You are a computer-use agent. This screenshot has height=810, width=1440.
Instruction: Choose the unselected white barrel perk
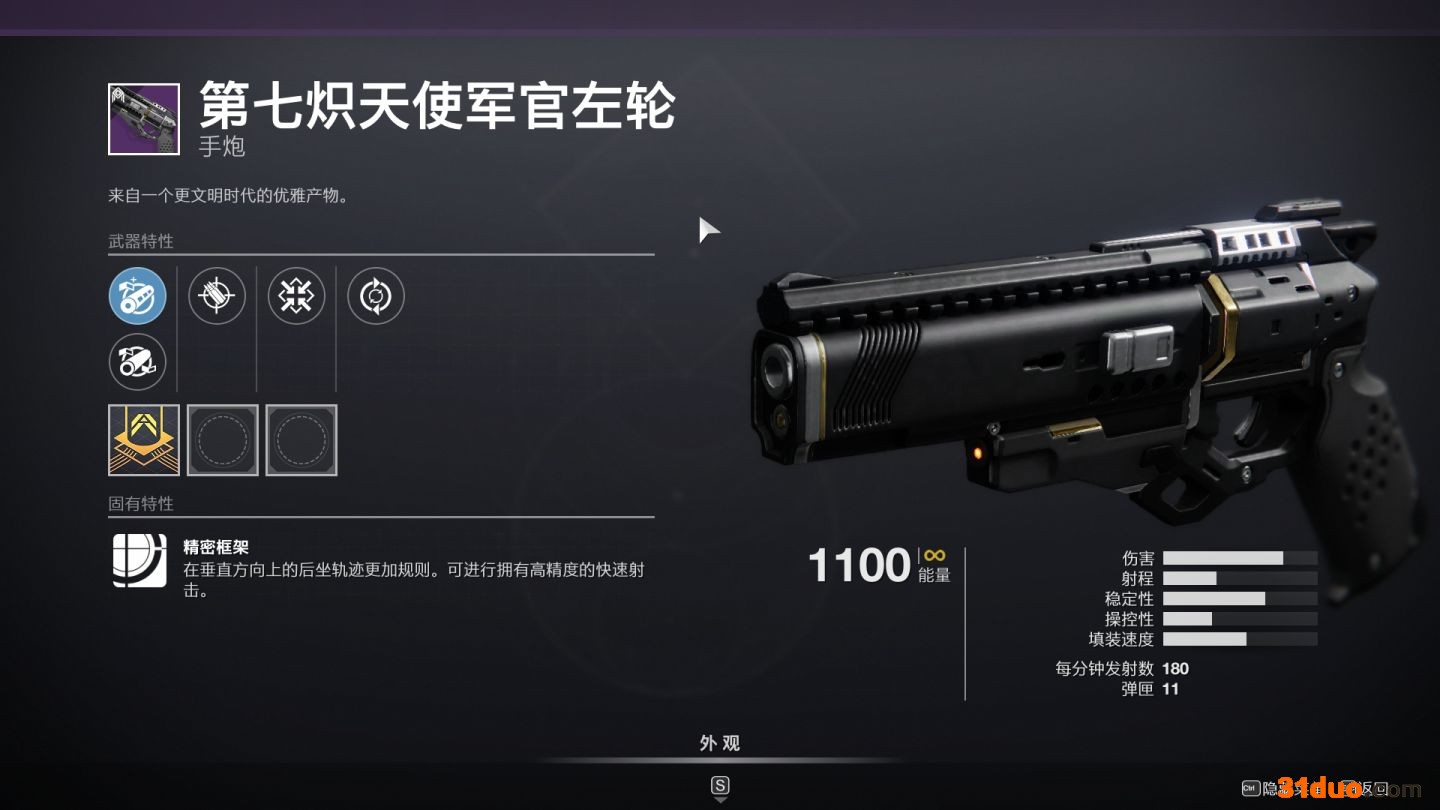[137, 362]
